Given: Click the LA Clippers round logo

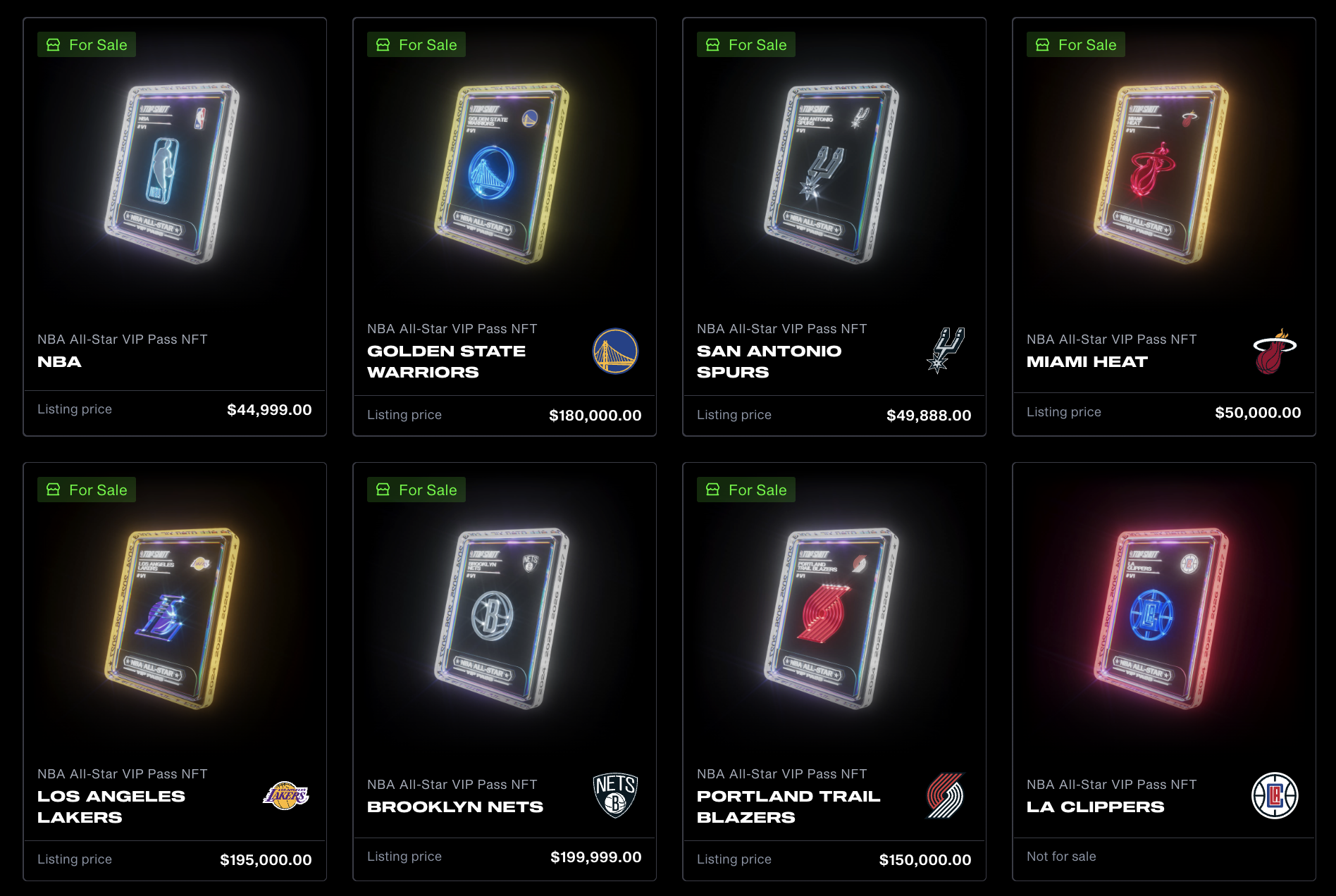Looking at the screenshot, I should click(x=1275, y=795).
